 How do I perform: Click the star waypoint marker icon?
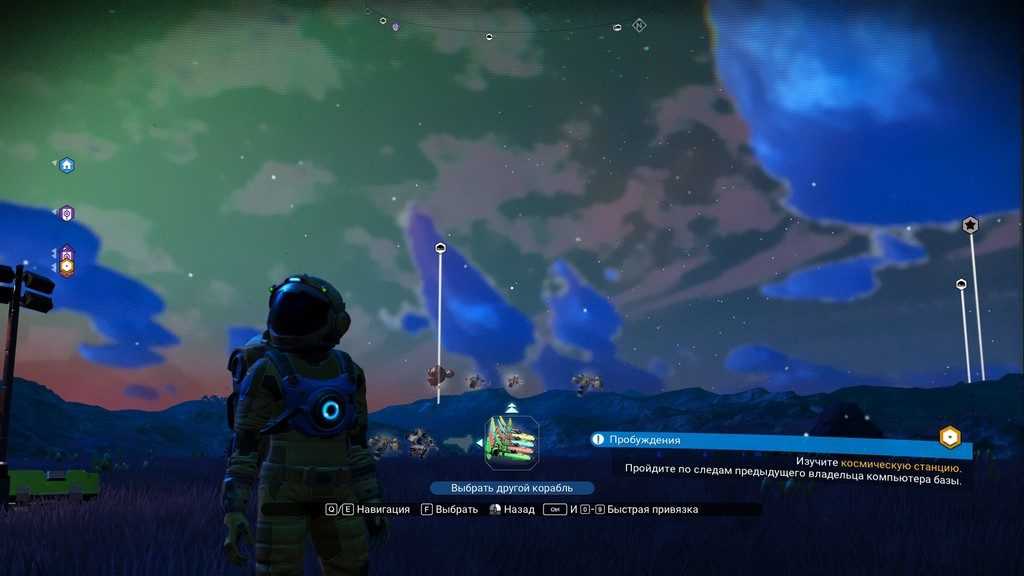pyautogui.click(x=969, y=225)
